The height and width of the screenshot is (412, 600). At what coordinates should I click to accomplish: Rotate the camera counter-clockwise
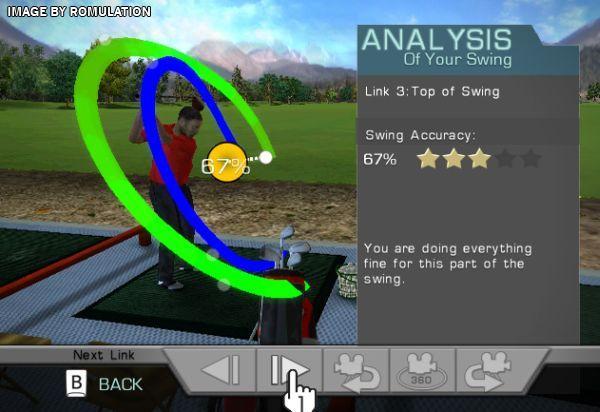point(356,370)
